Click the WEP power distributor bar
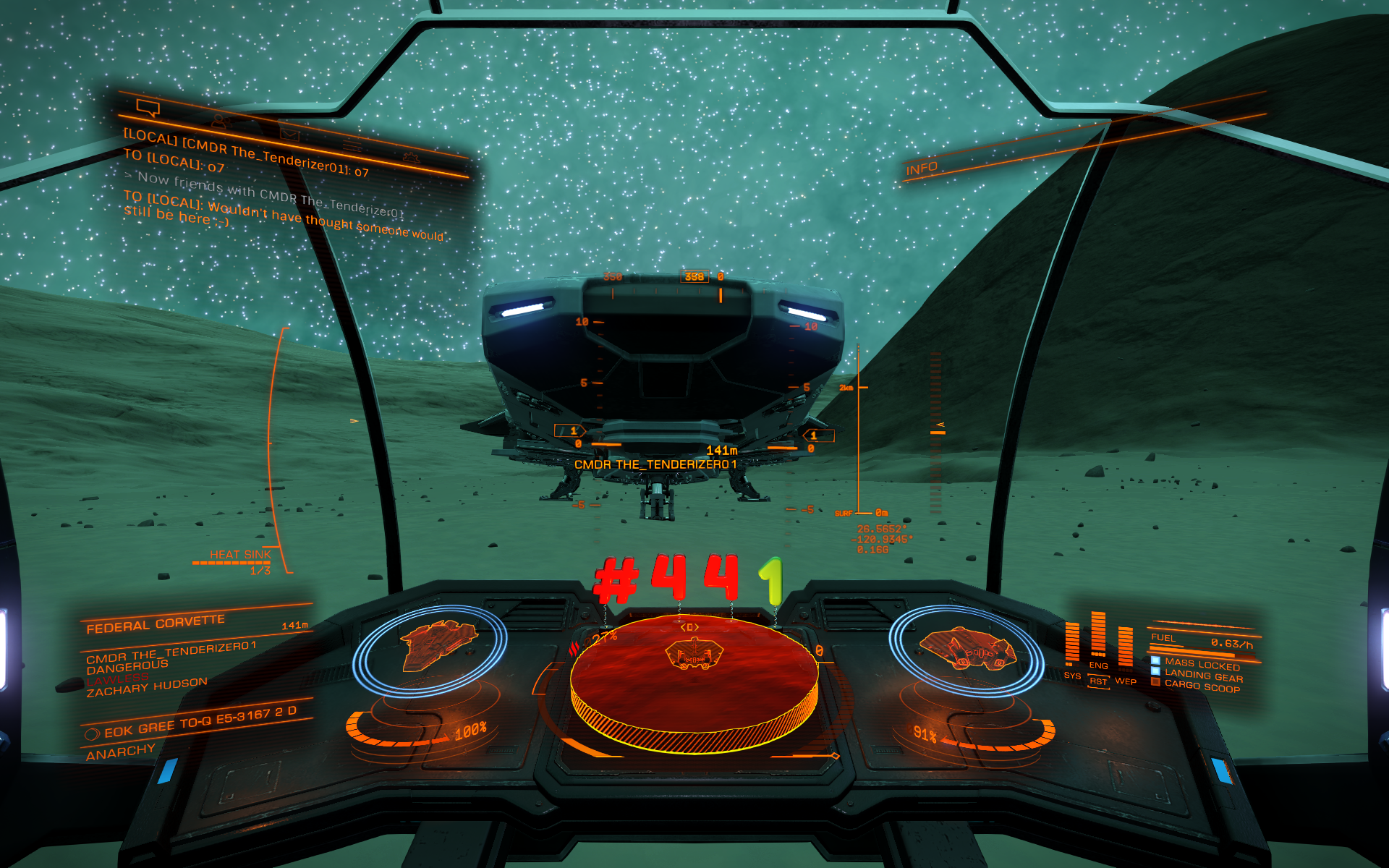 [x=1125, y=647]
